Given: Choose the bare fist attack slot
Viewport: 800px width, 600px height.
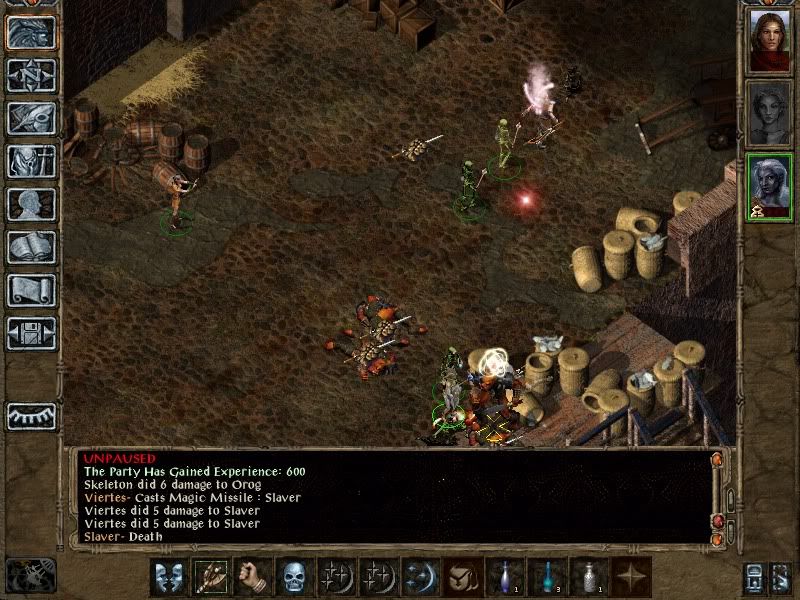Looking at the screenshot, I should click(x=253, y=577).
